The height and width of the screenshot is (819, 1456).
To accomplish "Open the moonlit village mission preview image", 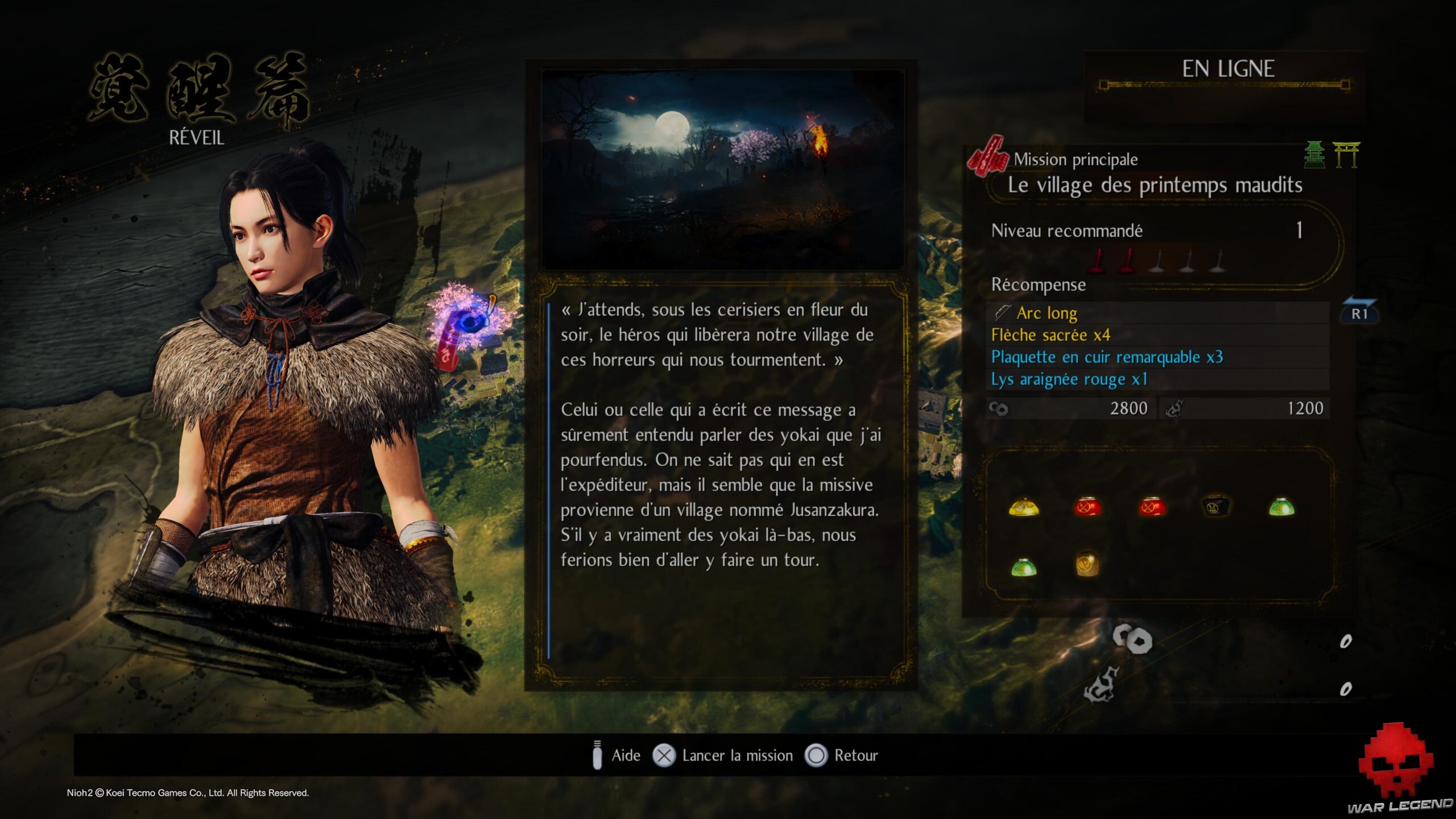I will pyautogui.click(x=722, y=169).
